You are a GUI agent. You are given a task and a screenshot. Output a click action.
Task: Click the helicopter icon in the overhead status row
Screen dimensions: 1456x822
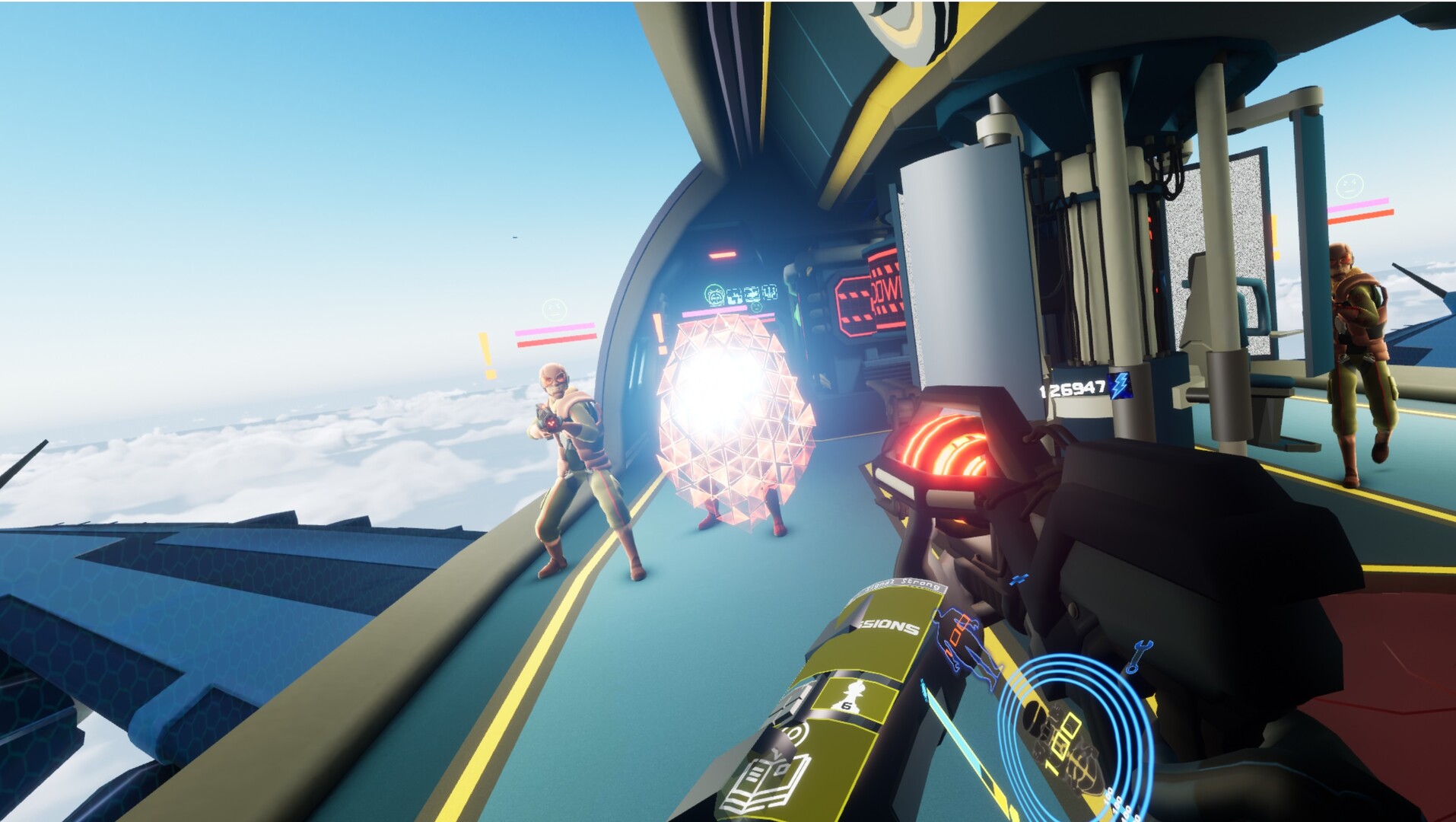[753, 295]
